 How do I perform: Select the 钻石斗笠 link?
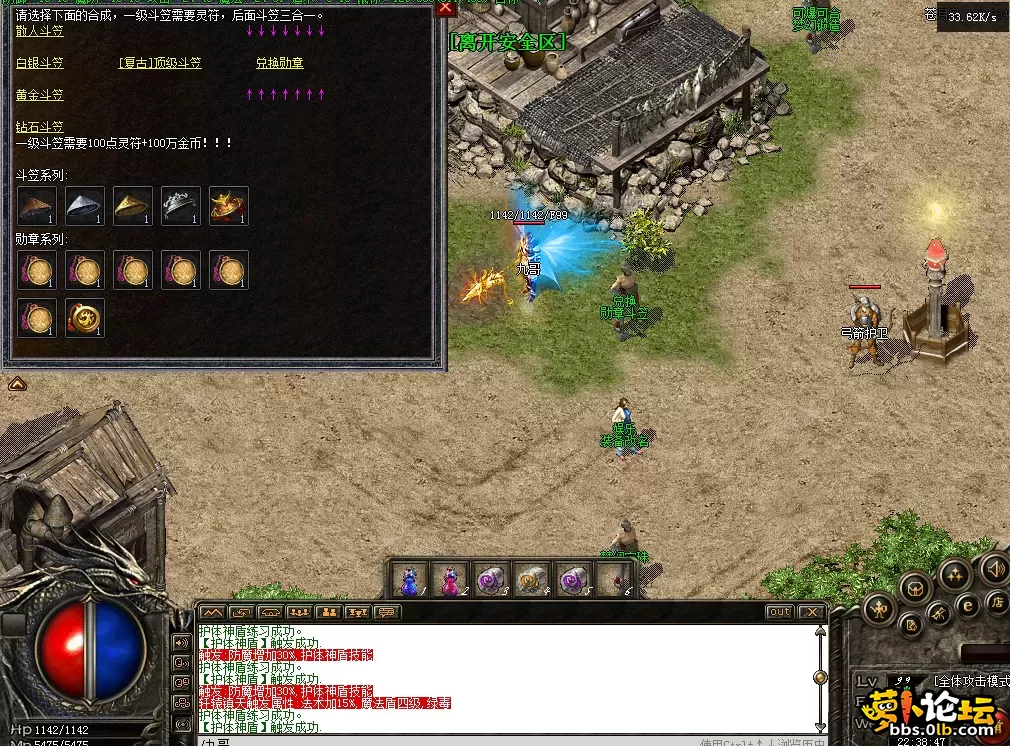pos(40,127)
